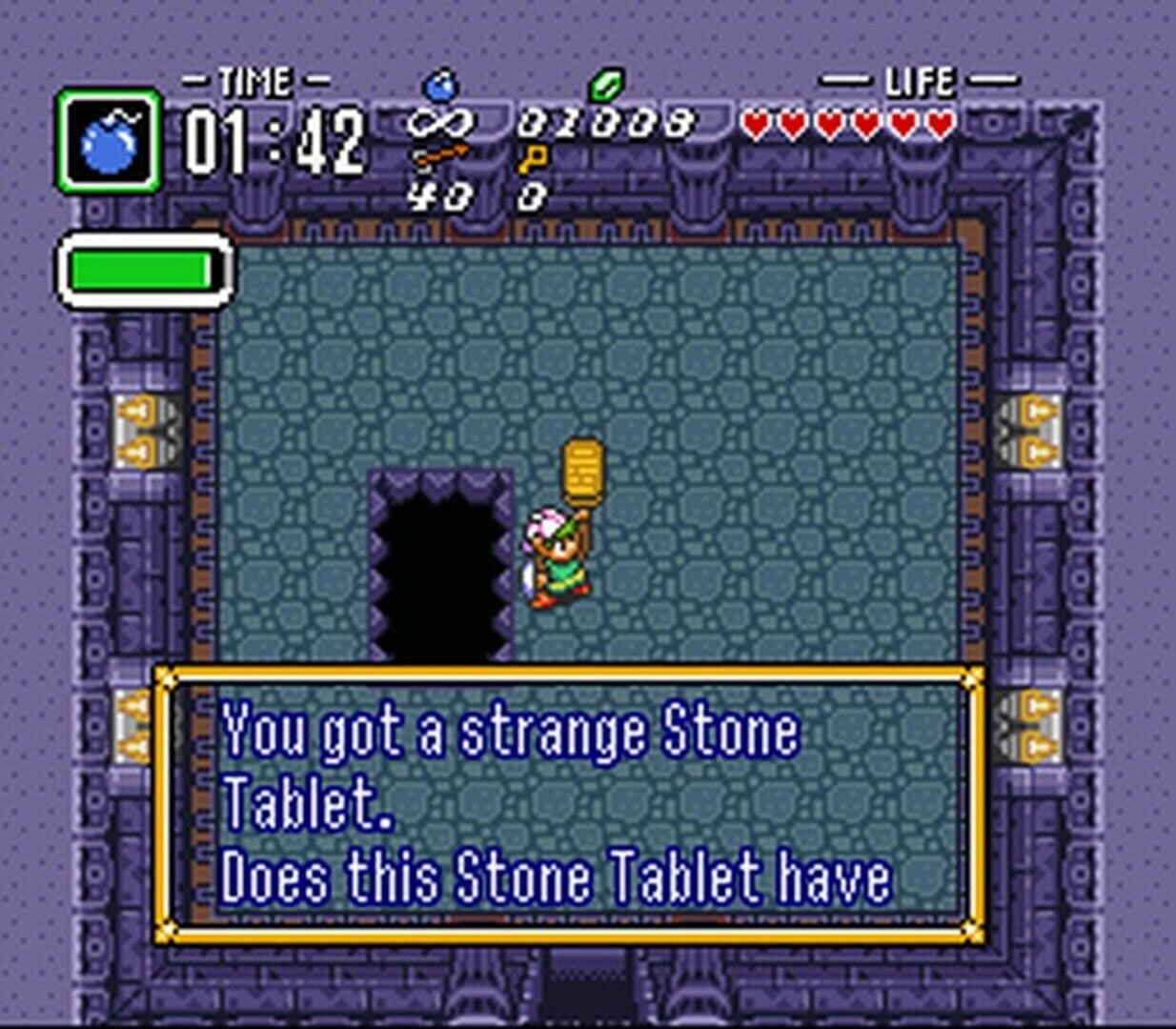This screenshot has width=1176, height=1029.
Task: Click the blue bomb counter icon
Action: pyautogui.click(x=440, y=87)
